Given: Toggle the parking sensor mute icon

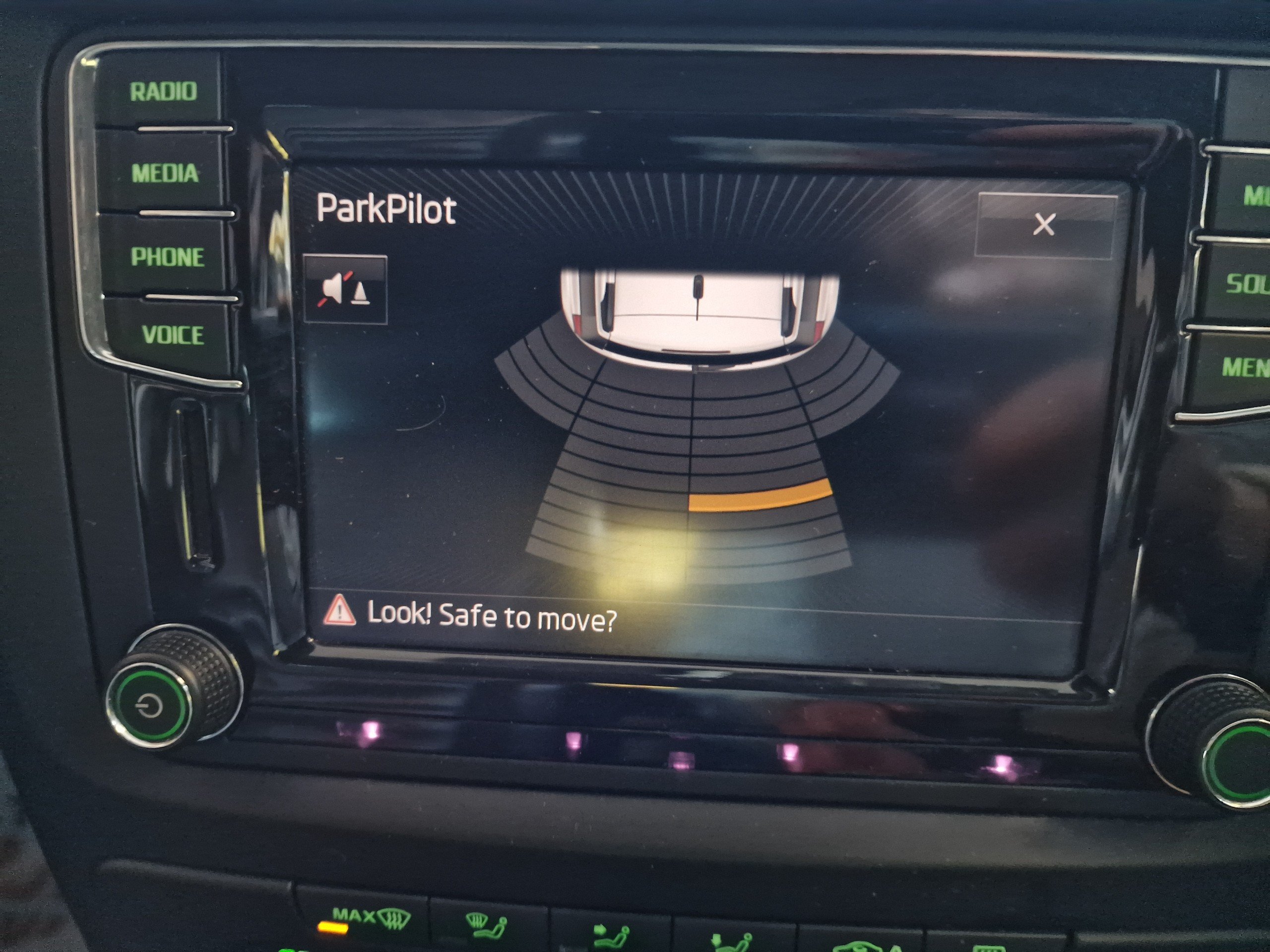Looking at the screenshot, I should (x=345, y=289).
